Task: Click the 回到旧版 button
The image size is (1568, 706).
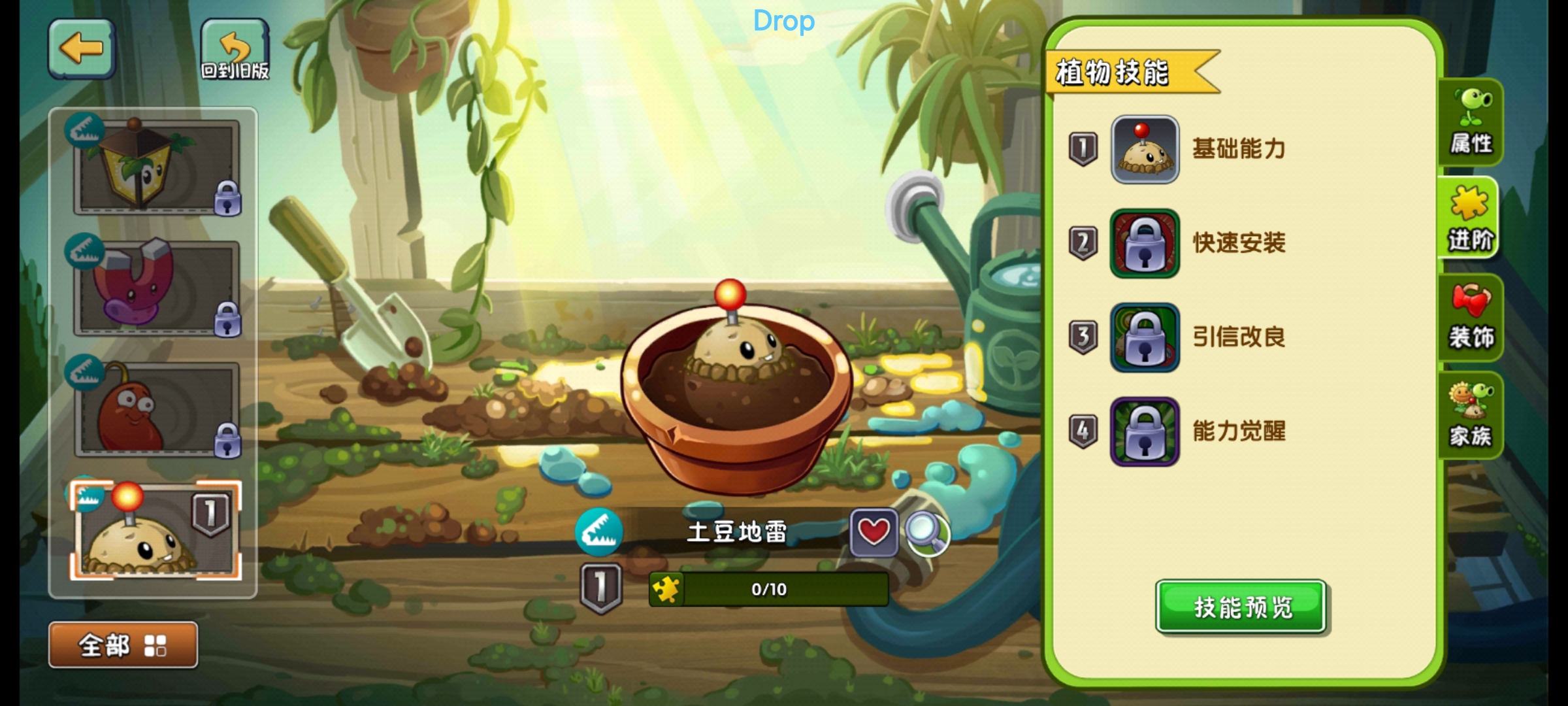Action: [x=237, y=49]
